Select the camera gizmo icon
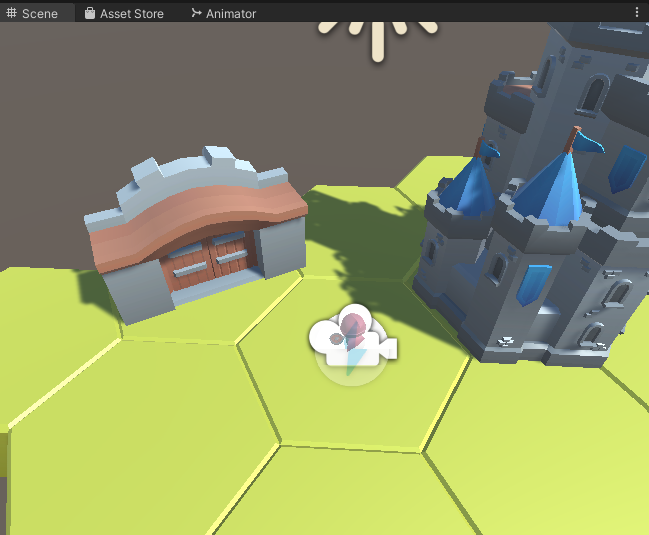This screenshot has height=535, width=649. 353,343
